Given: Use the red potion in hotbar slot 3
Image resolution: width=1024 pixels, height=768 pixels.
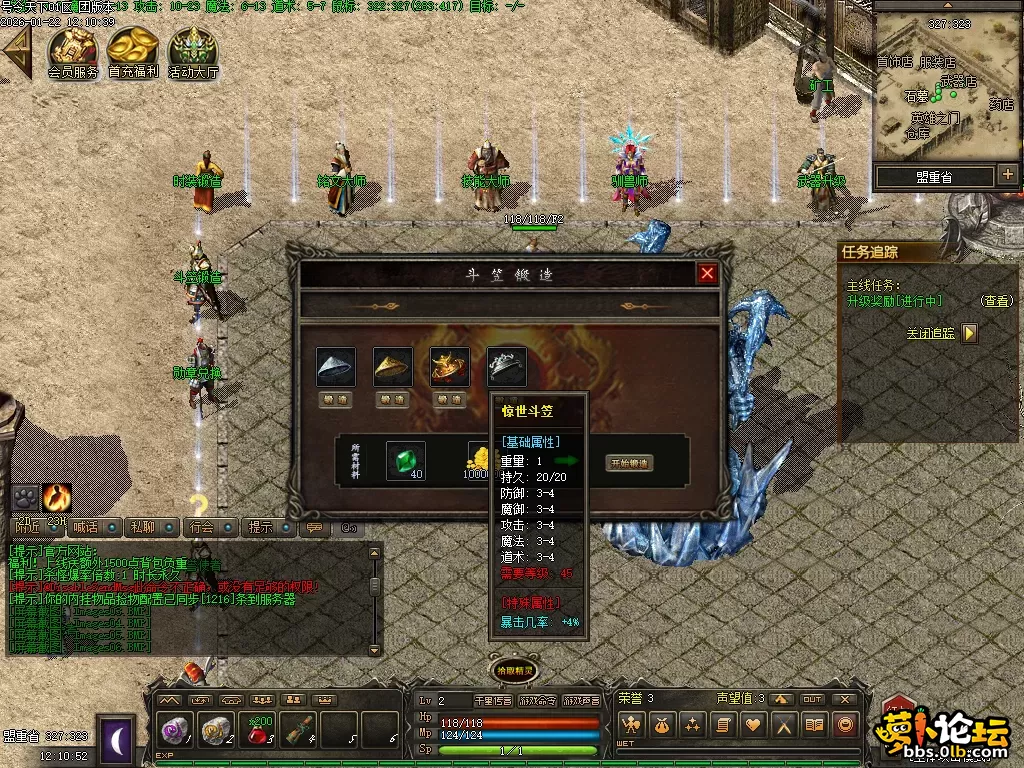Looking at the screenshot, I should point(259,731).
